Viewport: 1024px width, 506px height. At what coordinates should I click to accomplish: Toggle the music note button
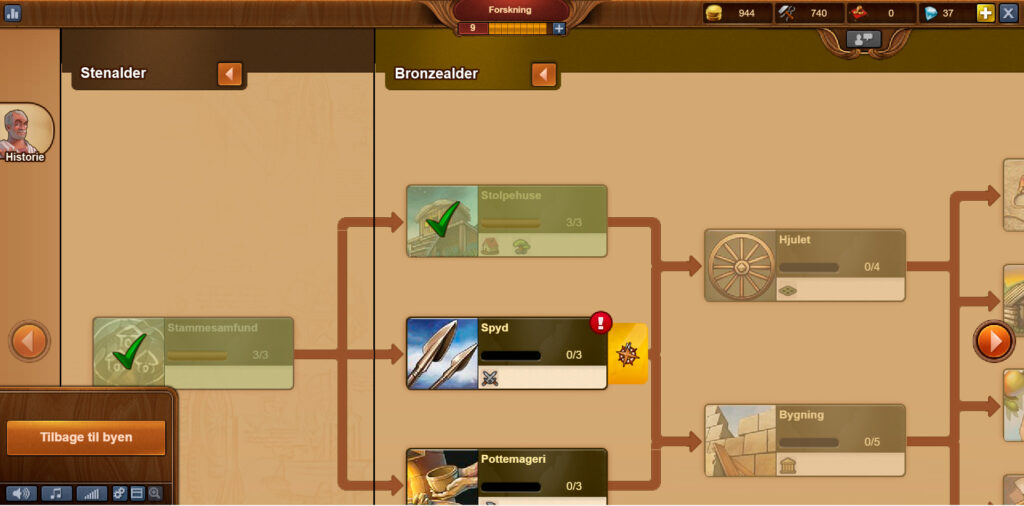(56, 493)
